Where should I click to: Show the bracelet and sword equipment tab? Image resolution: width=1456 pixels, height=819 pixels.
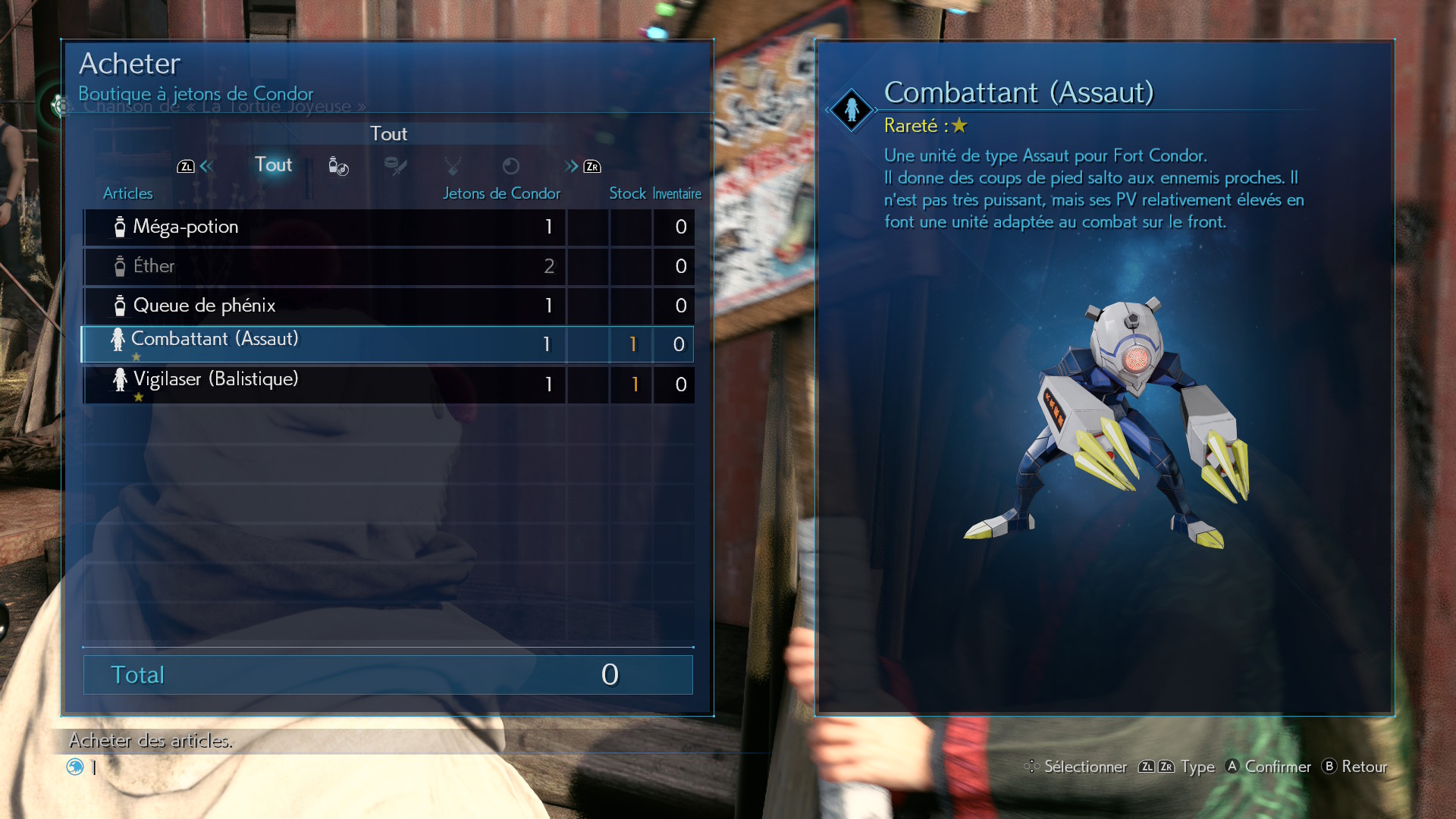click(395, 166)
